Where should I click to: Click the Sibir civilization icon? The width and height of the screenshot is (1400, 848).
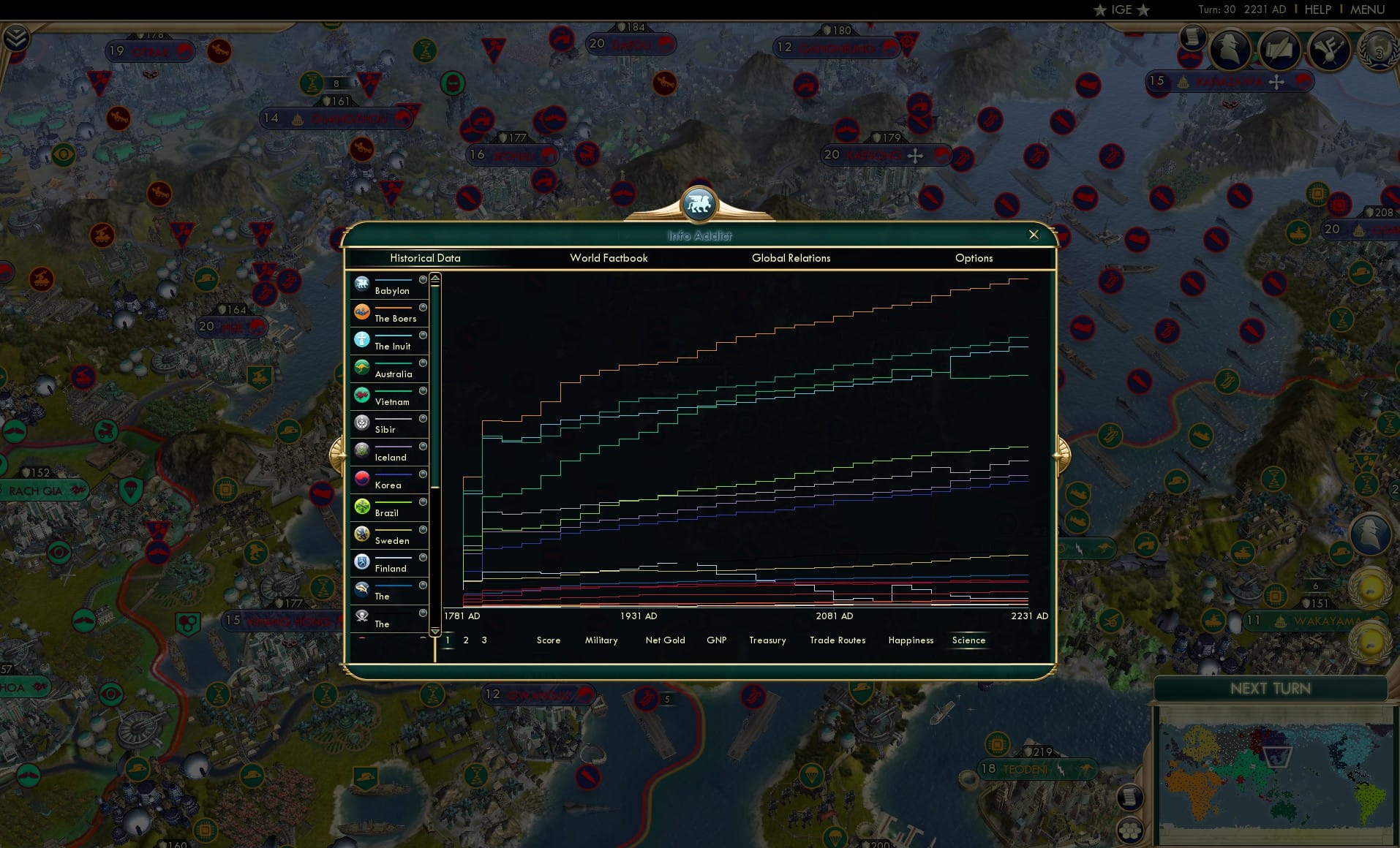[363, 423]
